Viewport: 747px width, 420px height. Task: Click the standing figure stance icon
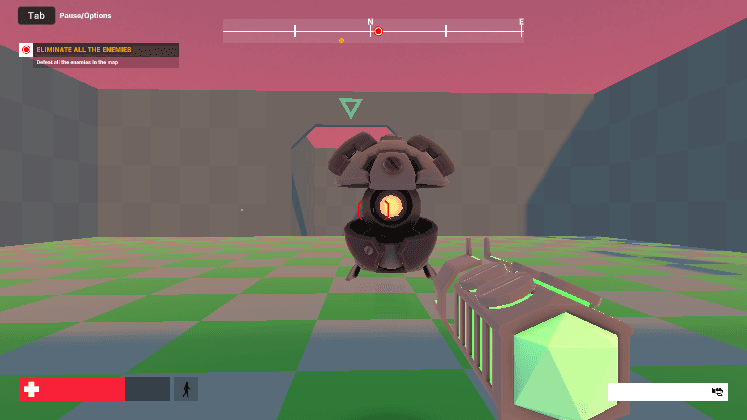[x=186, y=389]
